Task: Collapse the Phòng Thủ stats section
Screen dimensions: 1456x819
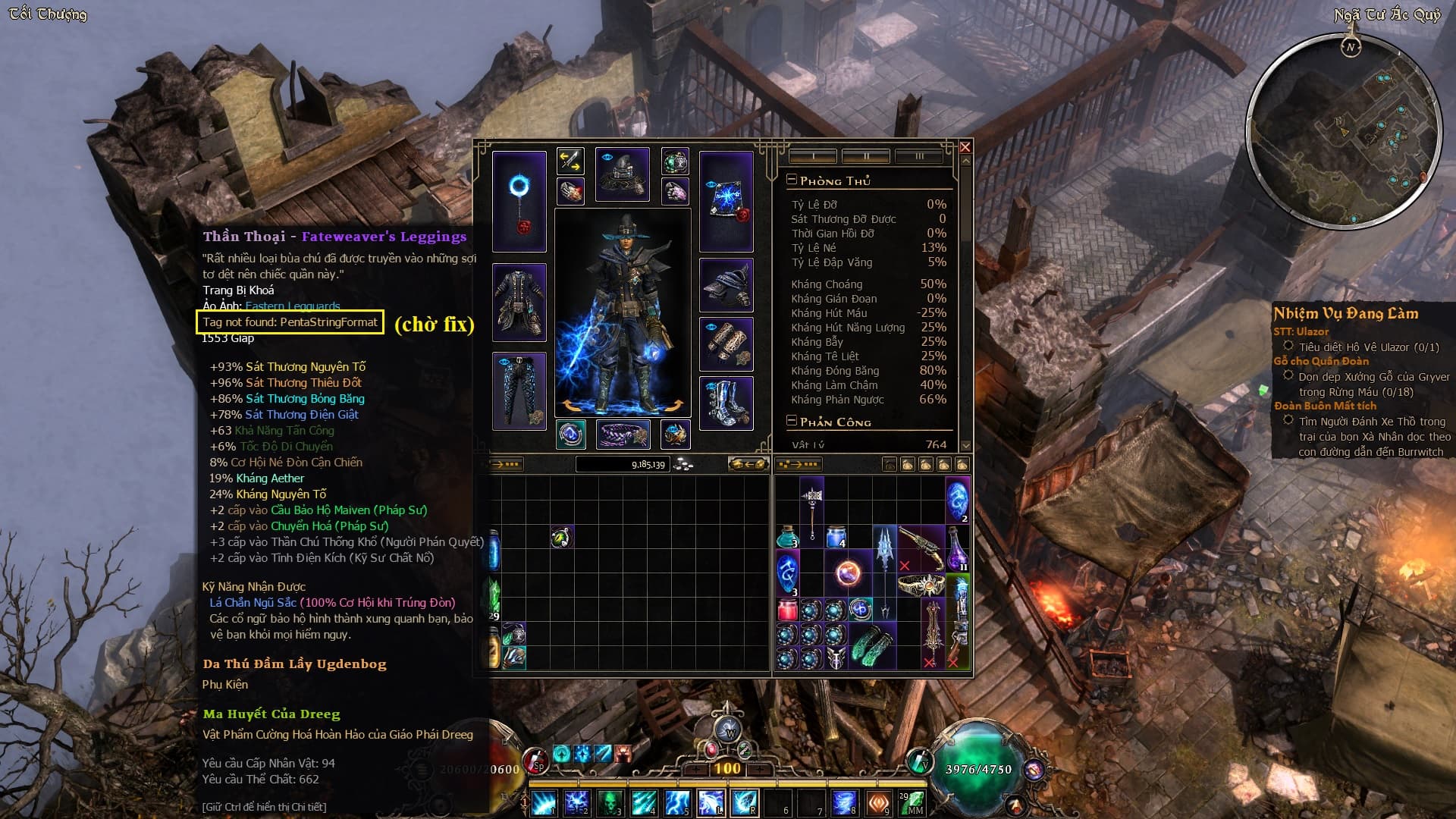Action: click(792, 180)
